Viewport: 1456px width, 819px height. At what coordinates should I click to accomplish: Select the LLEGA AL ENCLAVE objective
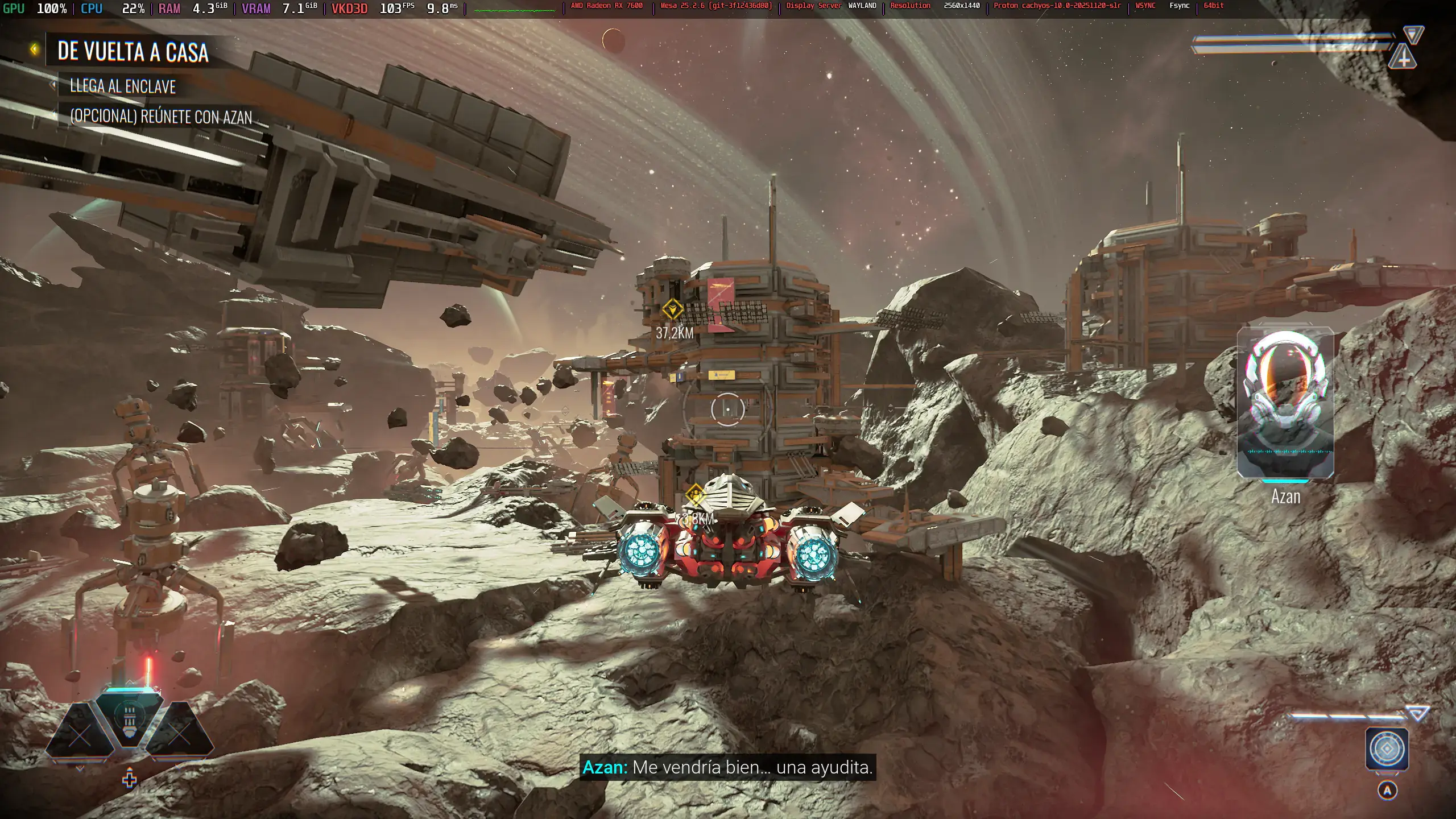coord(122,86)
